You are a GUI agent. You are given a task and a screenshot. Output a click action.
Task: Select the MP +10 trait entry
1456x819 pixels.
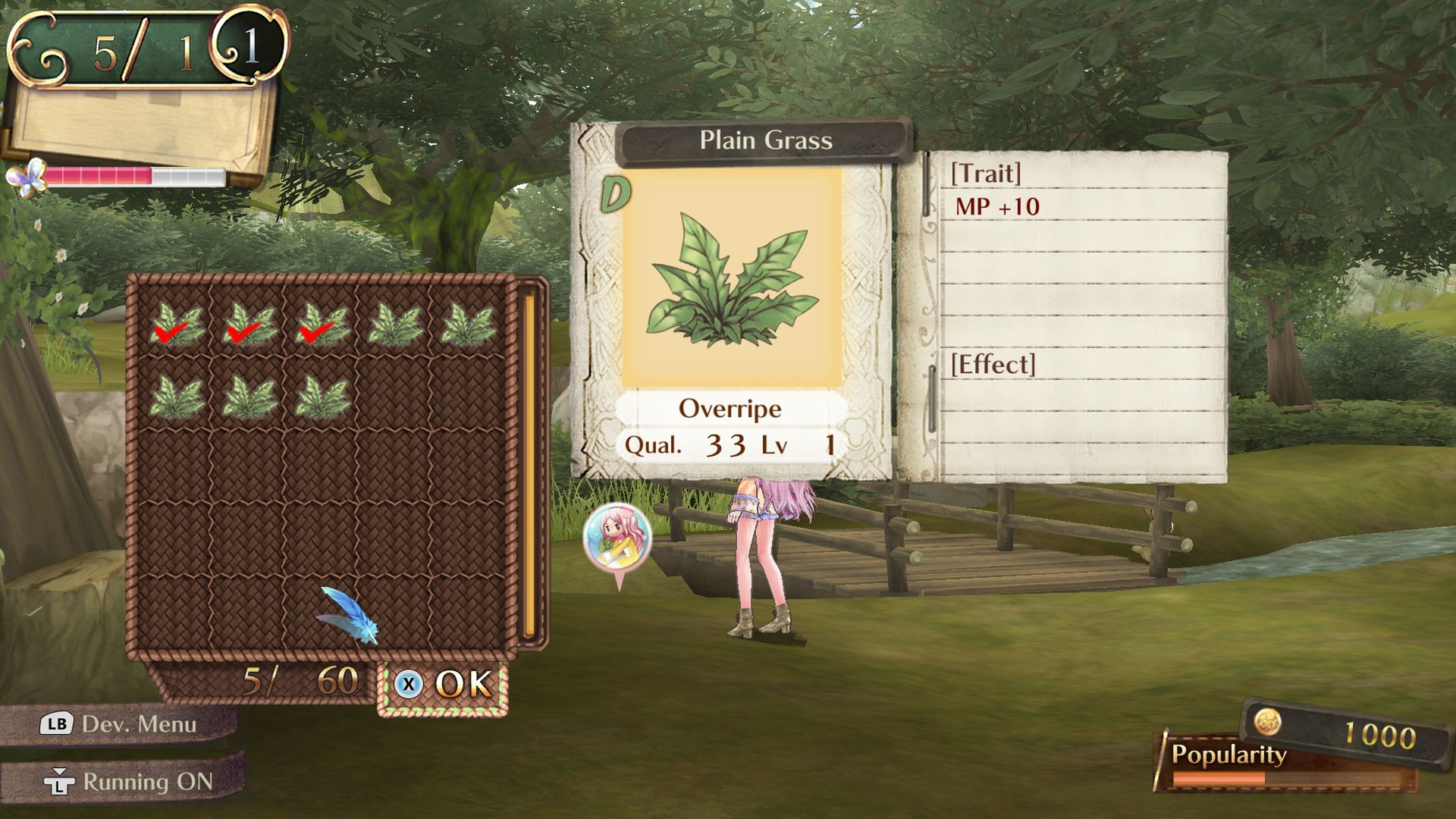tap(996, 206)
